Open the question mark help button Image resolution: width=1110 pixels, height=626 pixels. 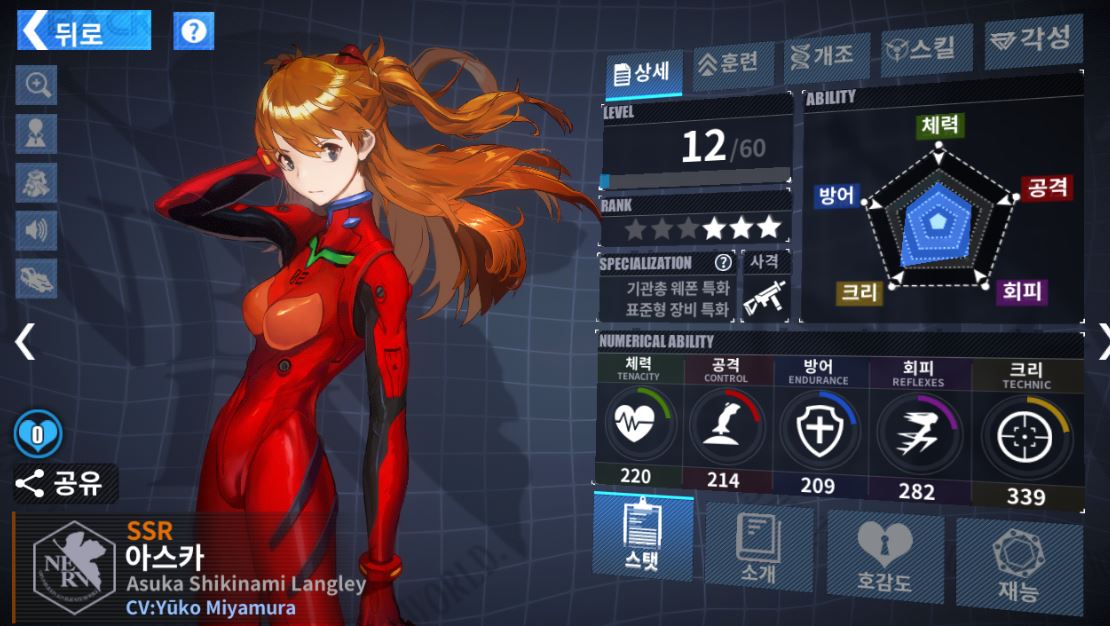194,31
